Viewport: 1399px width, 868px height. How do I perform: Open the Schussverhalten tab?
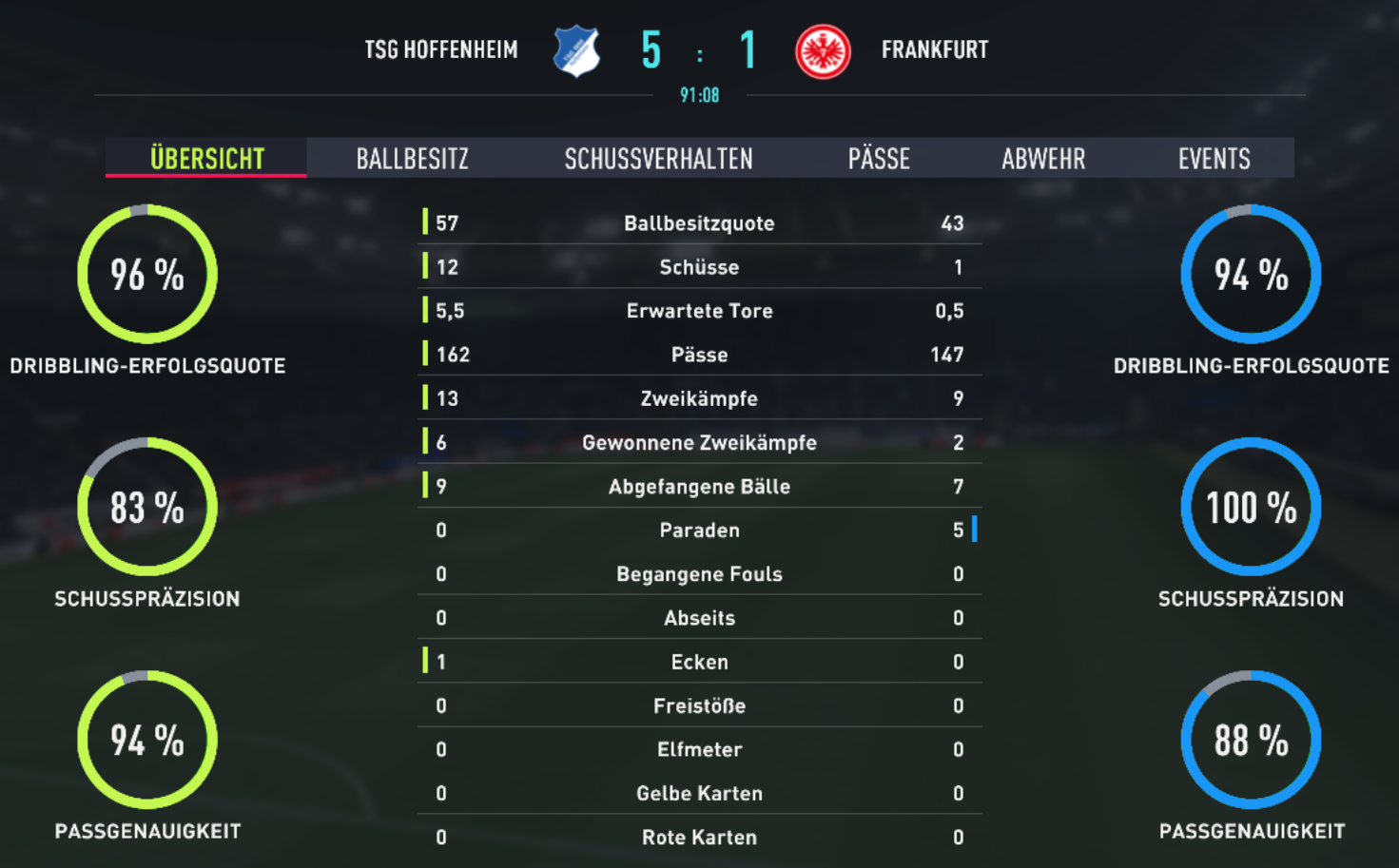(x=658, y=158)
